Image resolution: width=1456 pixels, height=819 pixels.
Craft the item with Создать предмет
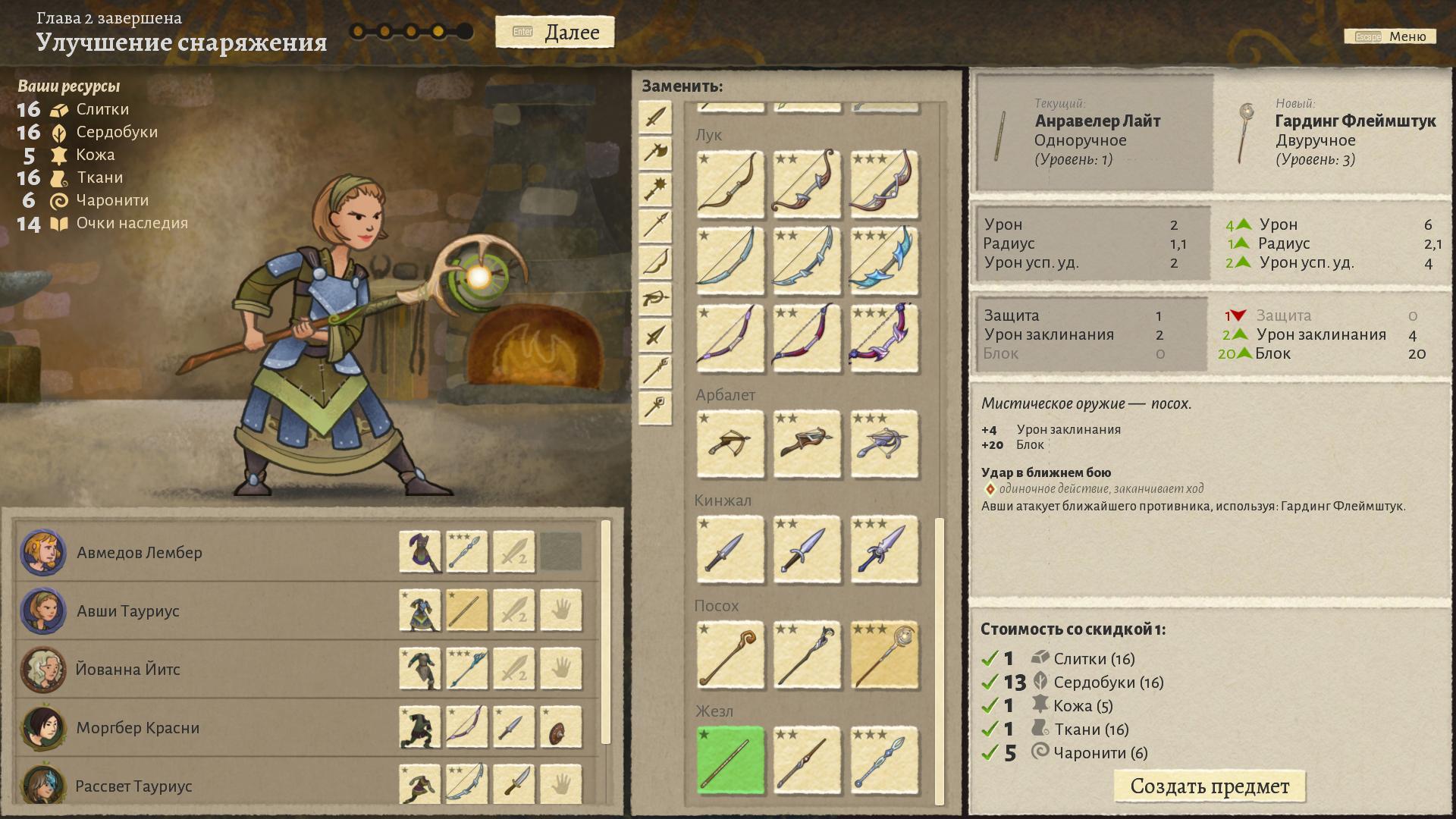[1209, 786]
